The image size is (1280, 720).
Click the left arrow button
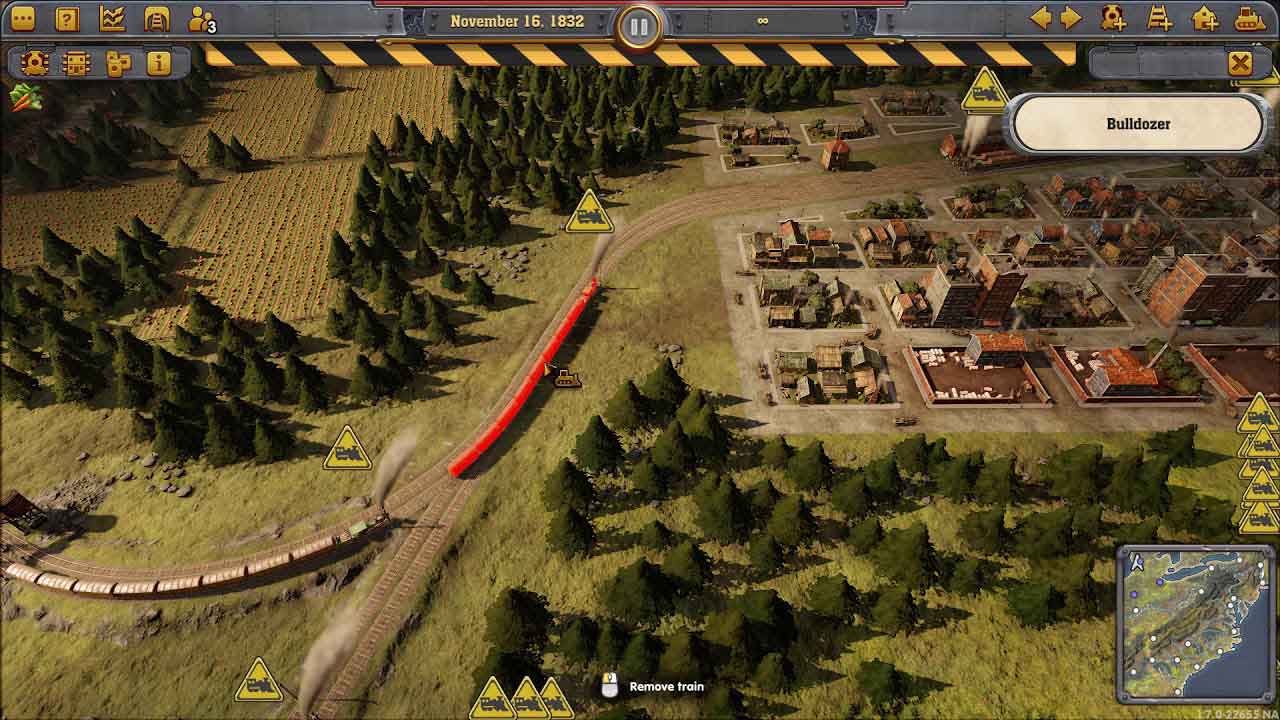point(1041,18)
